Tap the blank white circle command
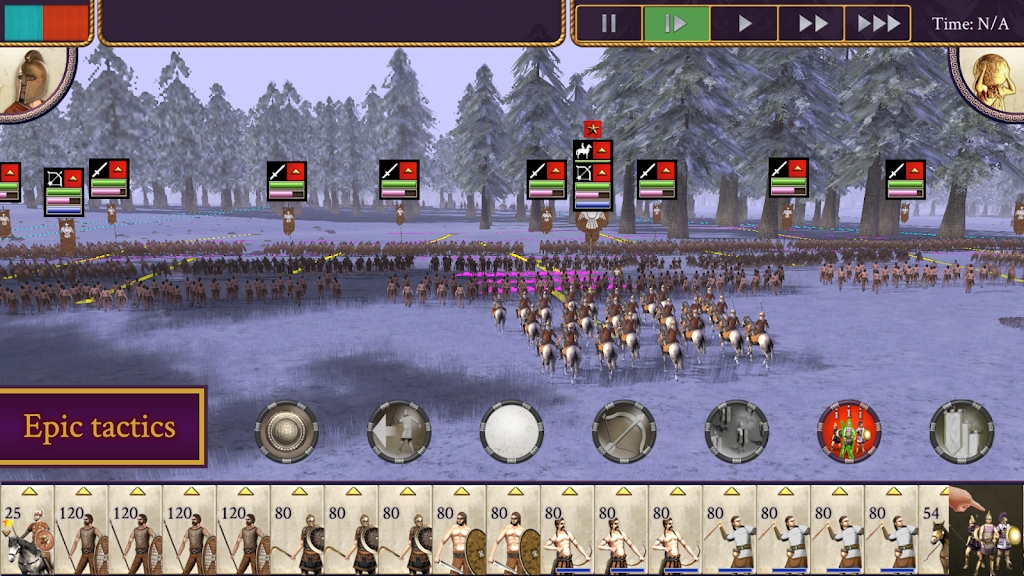Image resolution: width=1024 pixels, height=576 pixels. [x=511, y=431]
